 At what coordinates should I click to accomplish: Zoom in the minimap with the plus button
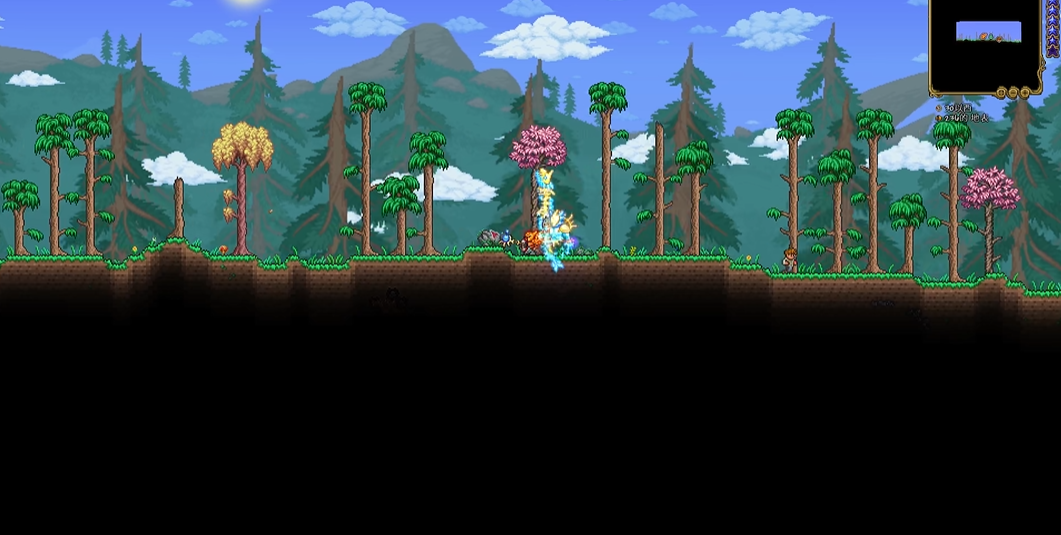(x=1025, y=93)
